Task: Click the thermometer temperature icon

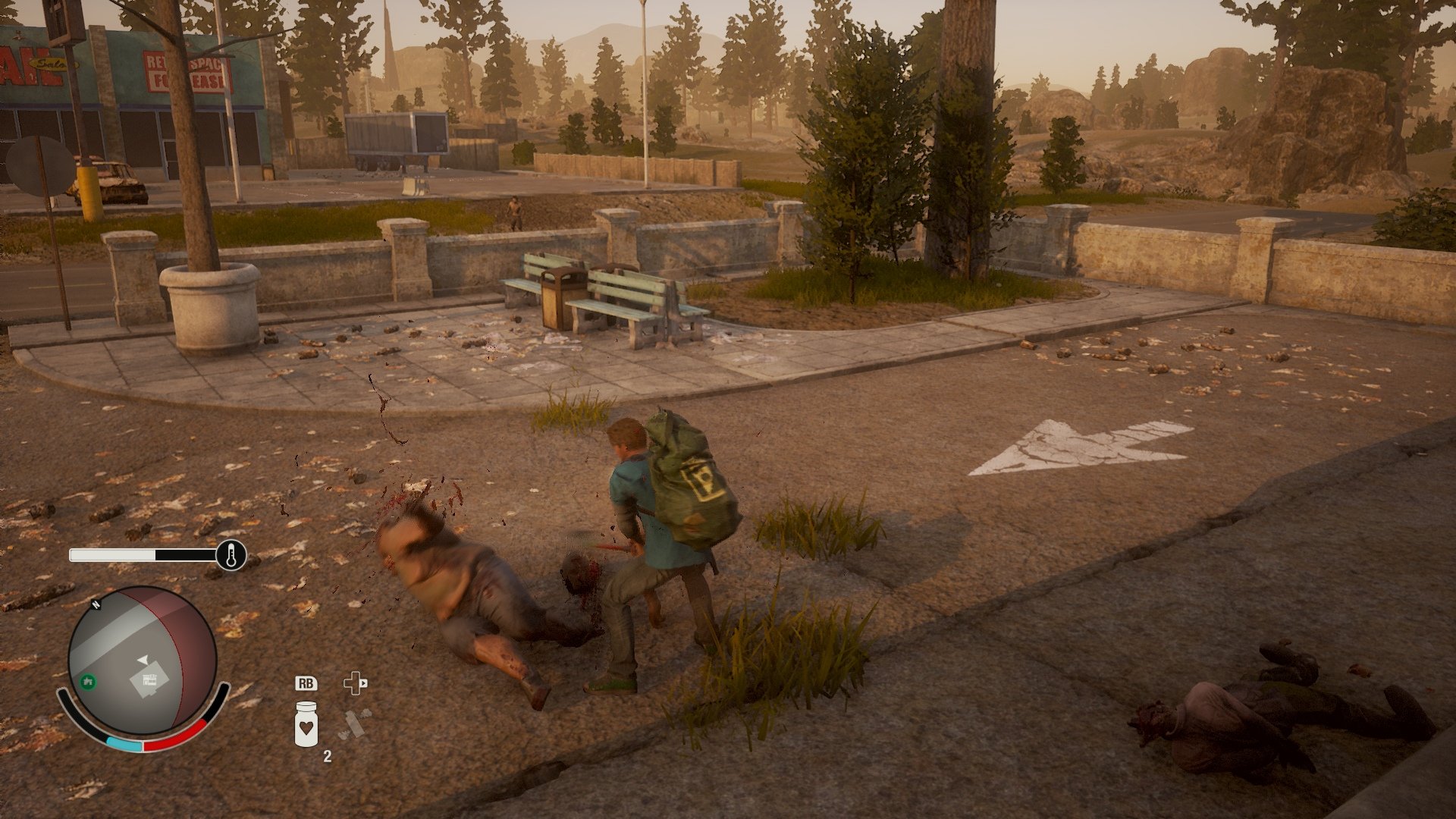Action: [x=231, y=554]
